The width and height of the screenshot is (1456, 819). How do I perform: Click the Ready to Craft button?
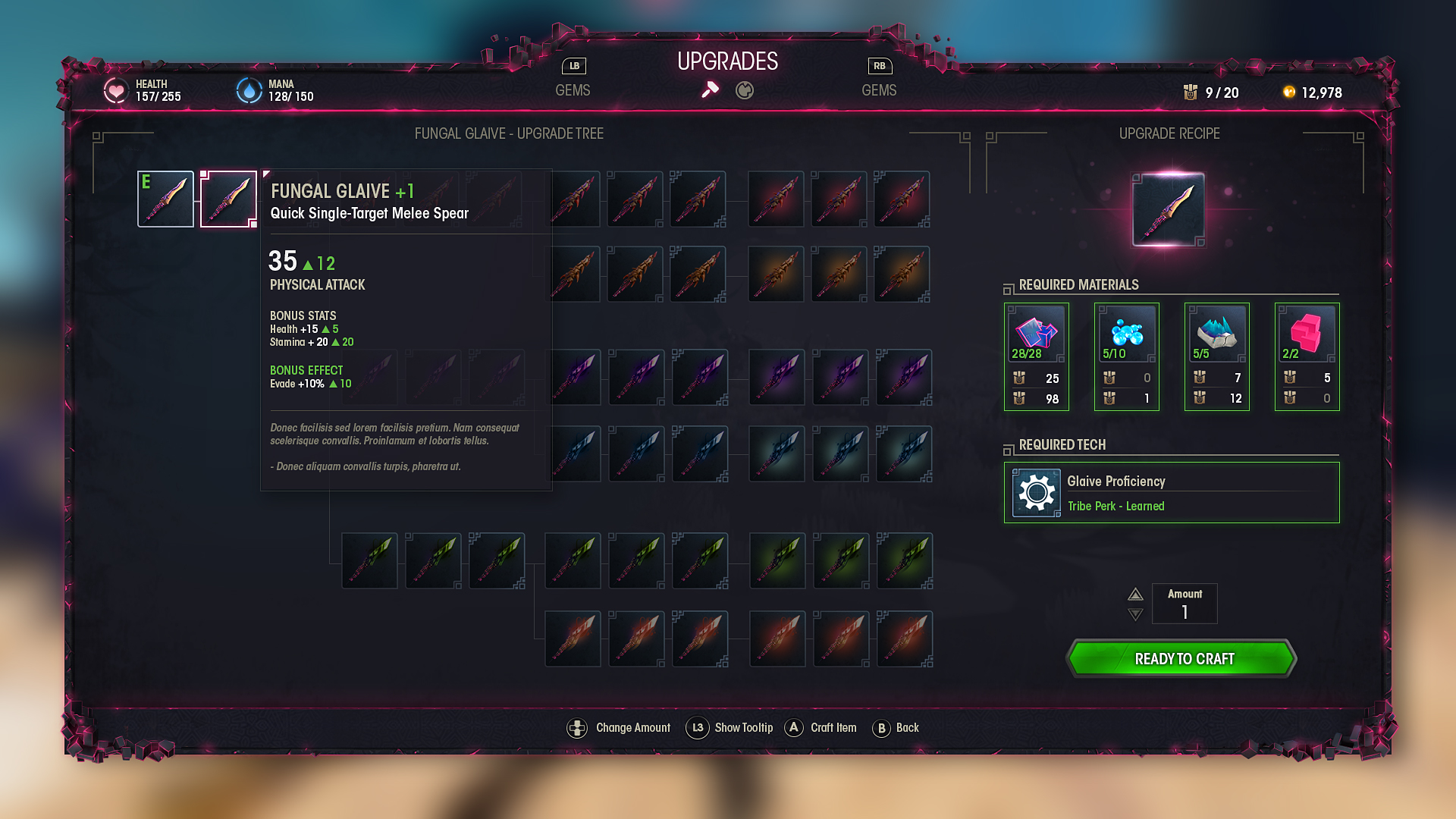pos(1182,658)
